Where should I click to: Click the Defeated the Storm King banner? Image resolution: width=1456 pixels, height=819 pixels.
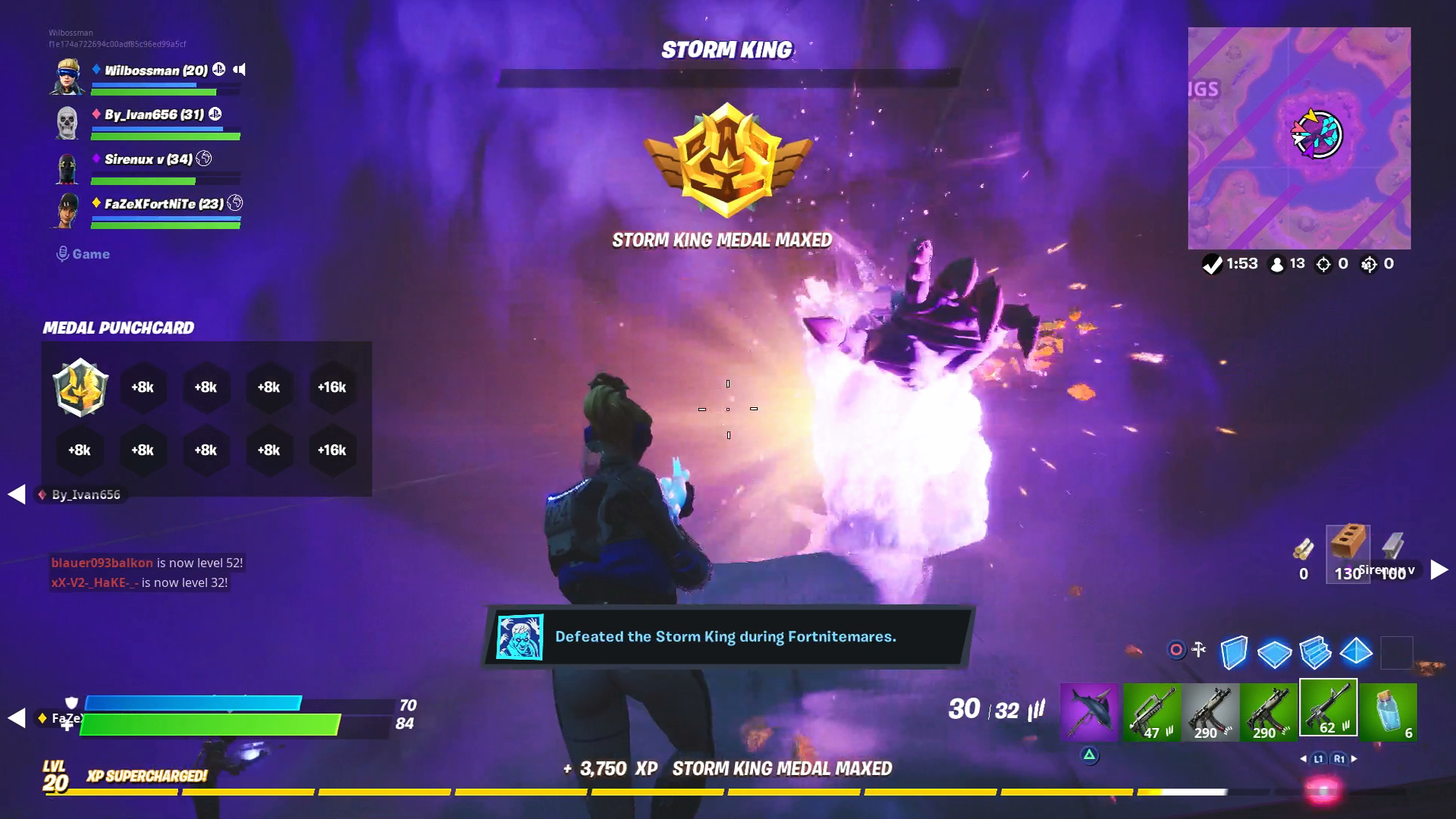[x=726, y=637]
